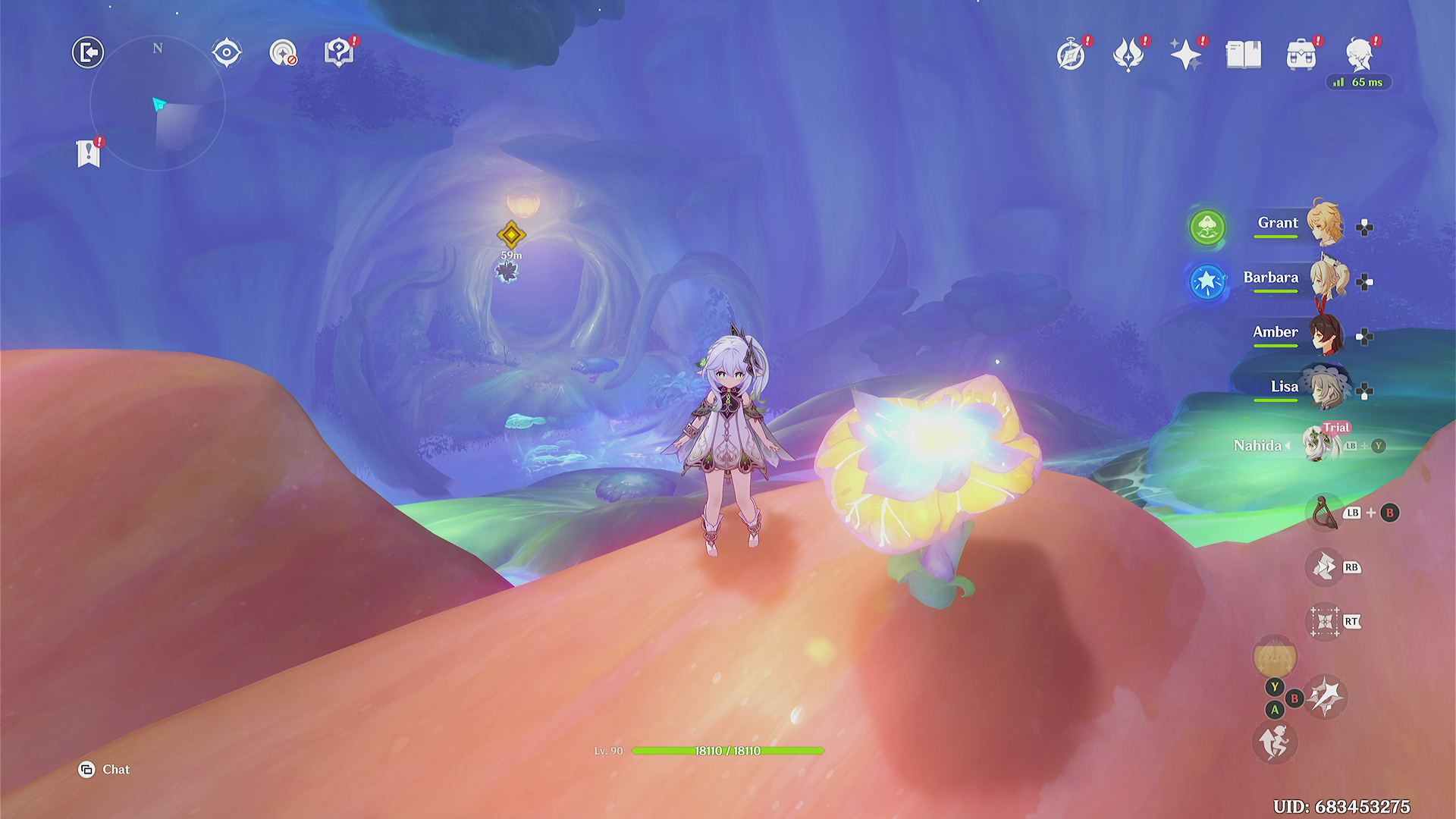
Task: Open the Chat box
Action: pyautogui.click(x=105, y=770)
